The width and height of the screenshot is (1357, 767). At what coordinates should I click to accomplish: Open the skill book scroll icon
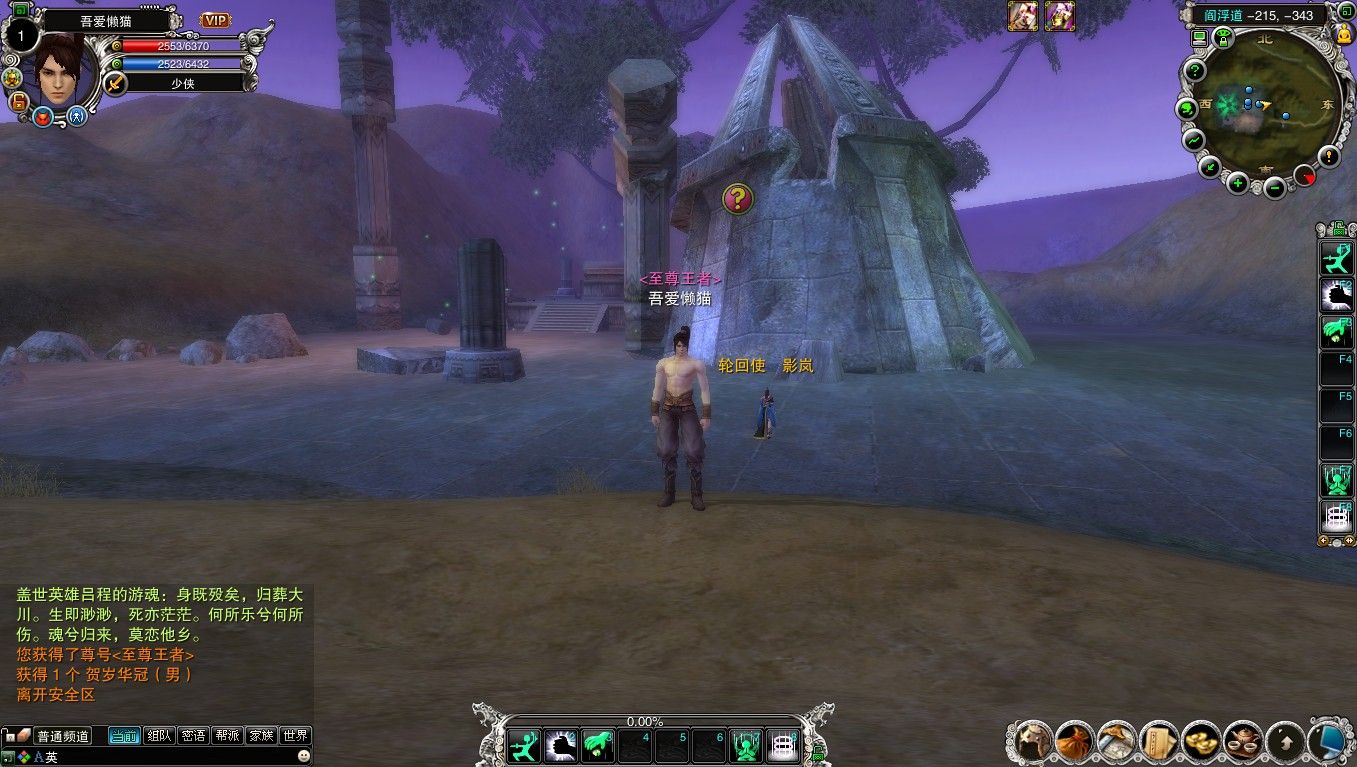pyautogui.click(x=1159, y=741)
